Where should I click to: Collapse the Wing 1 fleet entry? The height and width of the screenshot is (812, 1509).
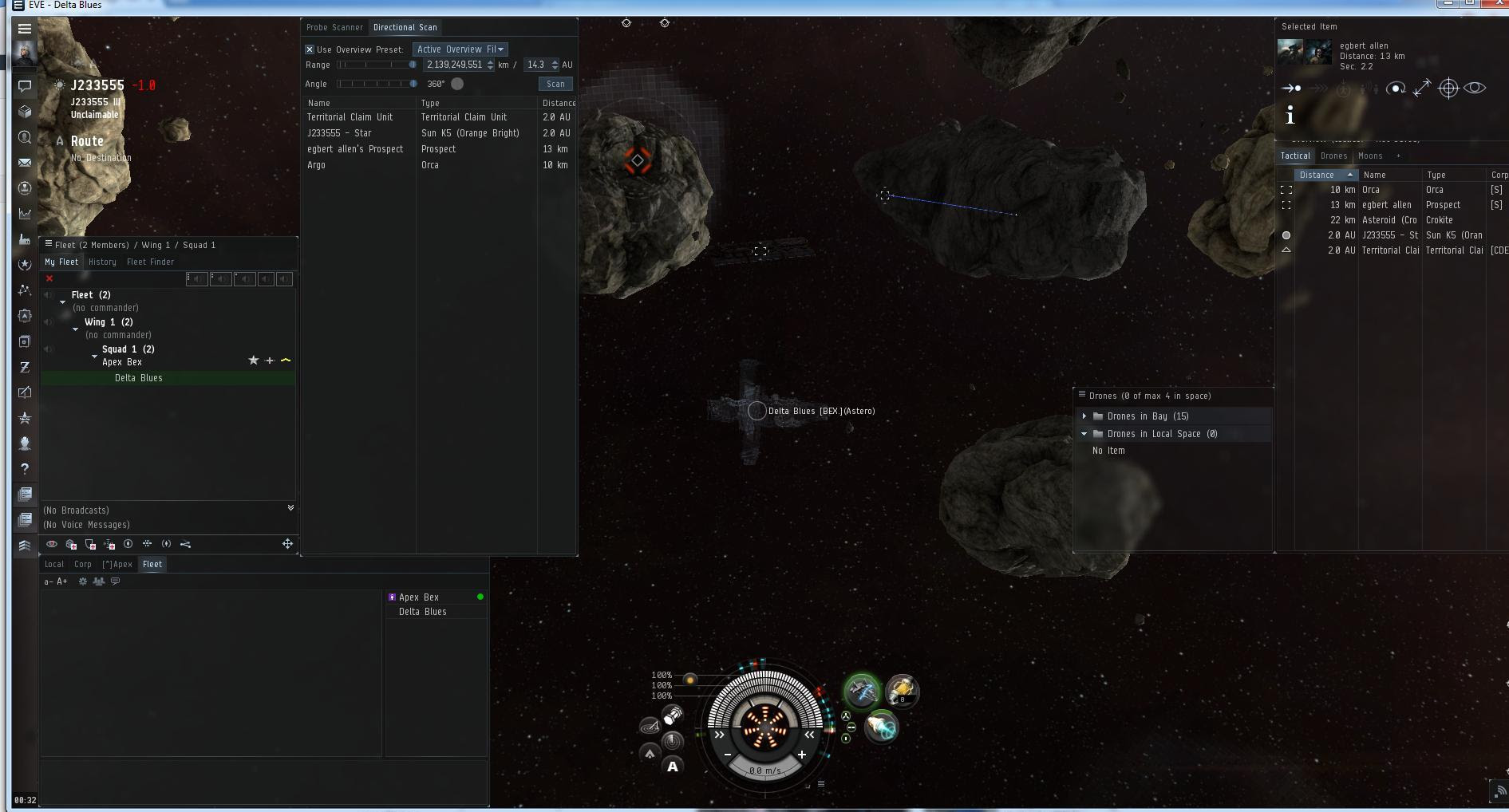pyautogui.click(x=76, y=329)
